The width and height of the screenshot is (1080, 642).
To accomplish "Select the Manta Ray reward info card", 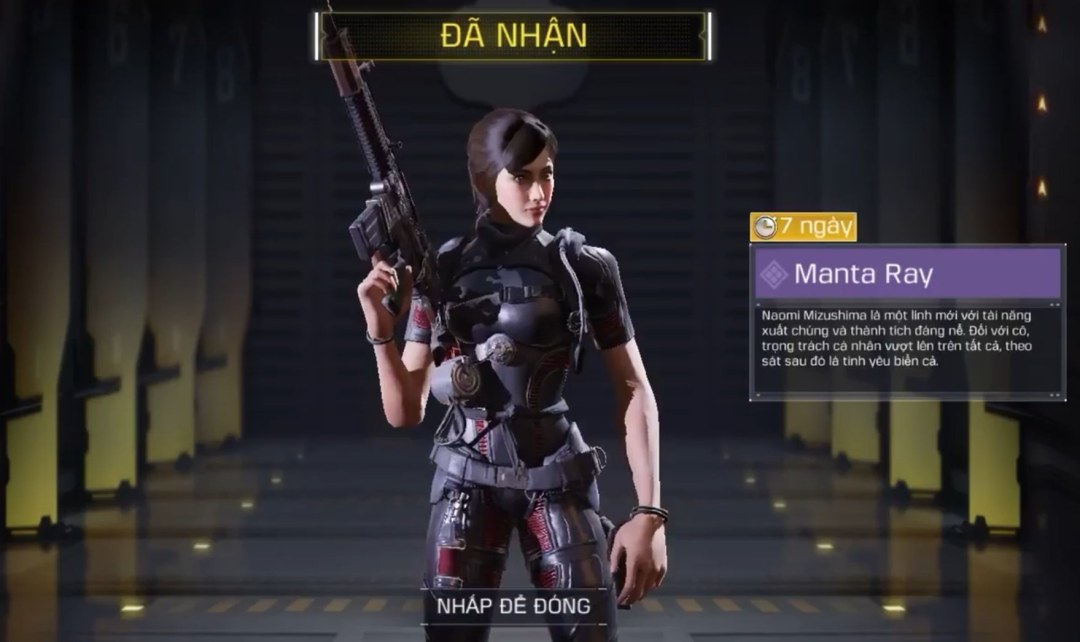I will [x=908, y=322].
